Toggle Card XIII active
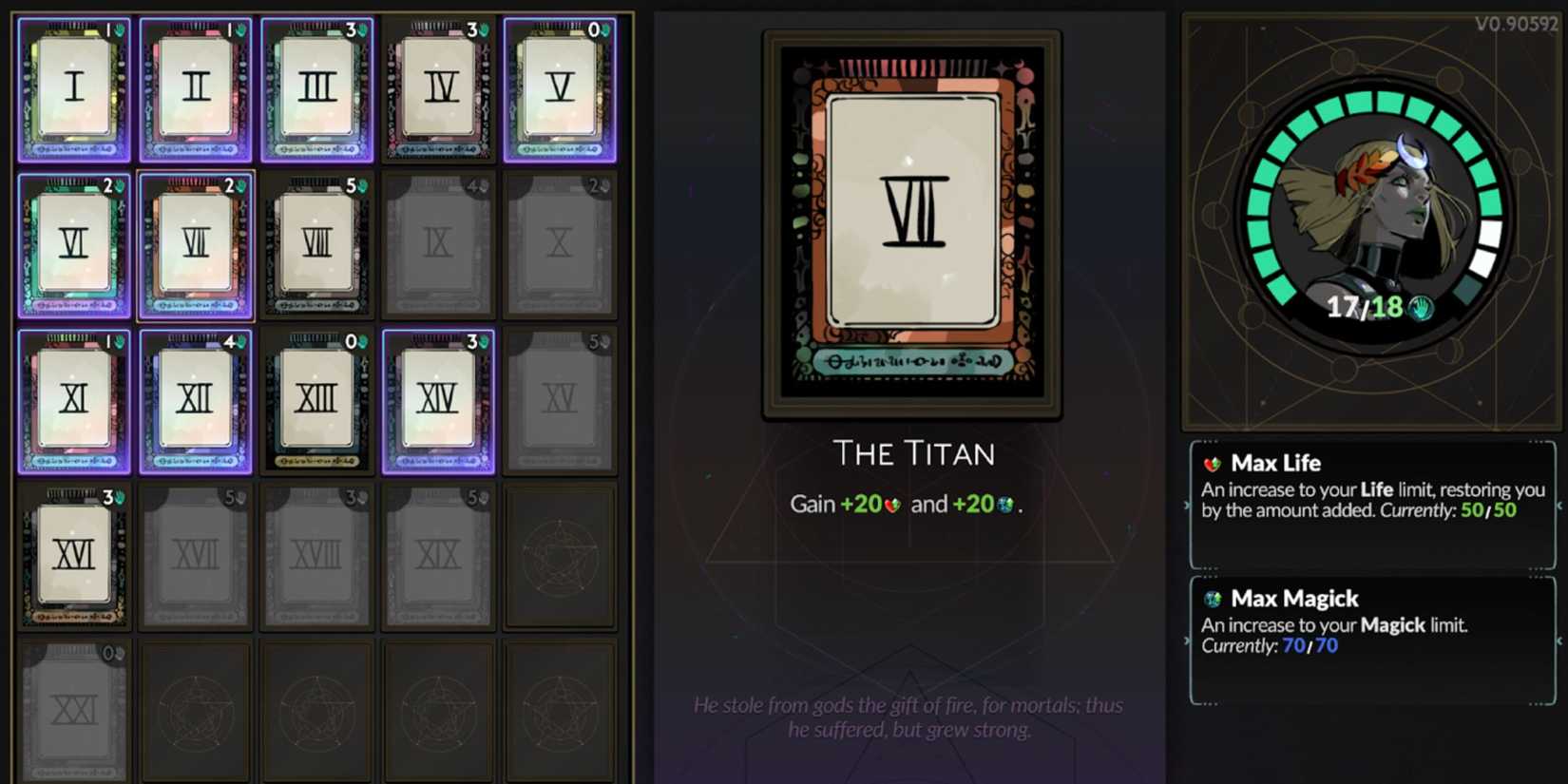 pos(318,399)
